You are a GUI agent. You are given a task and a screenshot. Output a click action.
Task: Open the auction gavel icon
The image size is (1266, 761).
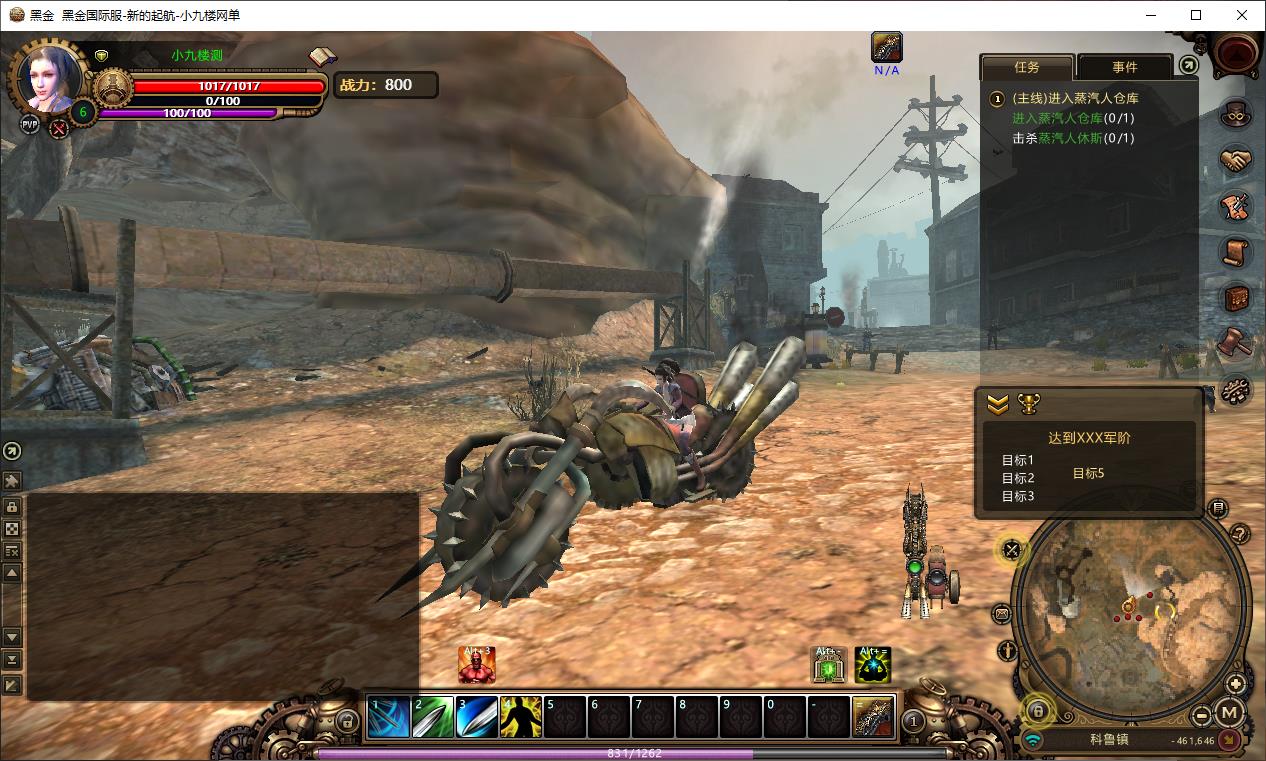[x=1237, y=343]
